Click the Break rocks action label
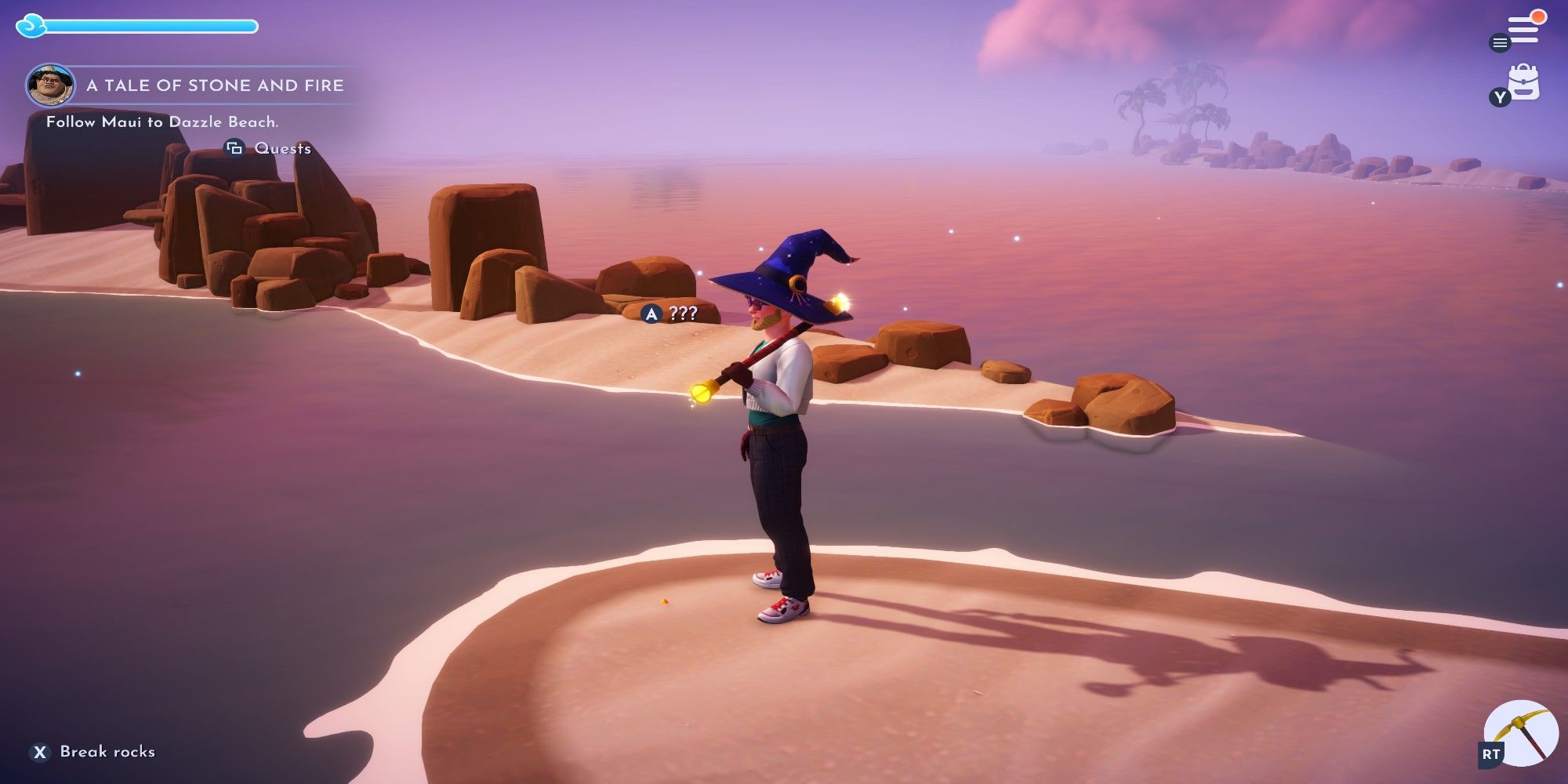 tap(107, 751)
